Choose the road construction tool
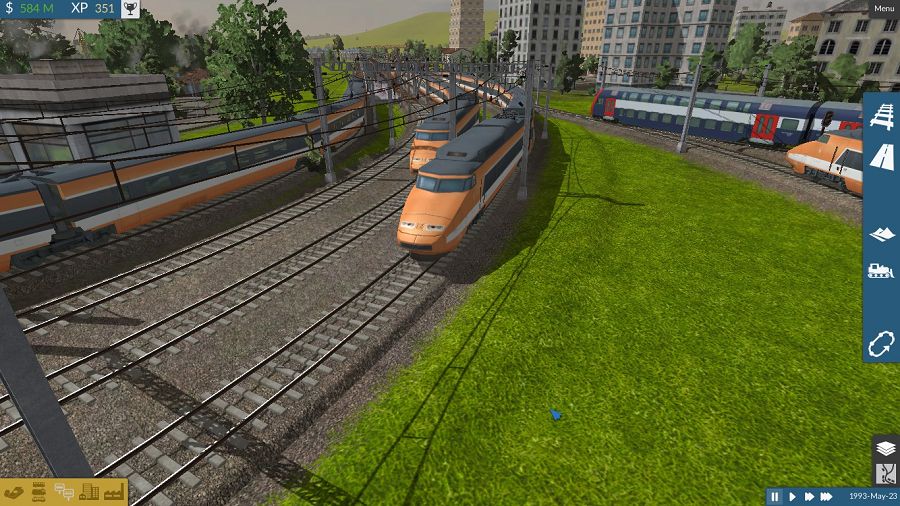Viewport: 900px width, 506px height. pyautogui.click(x=881, y=156)
